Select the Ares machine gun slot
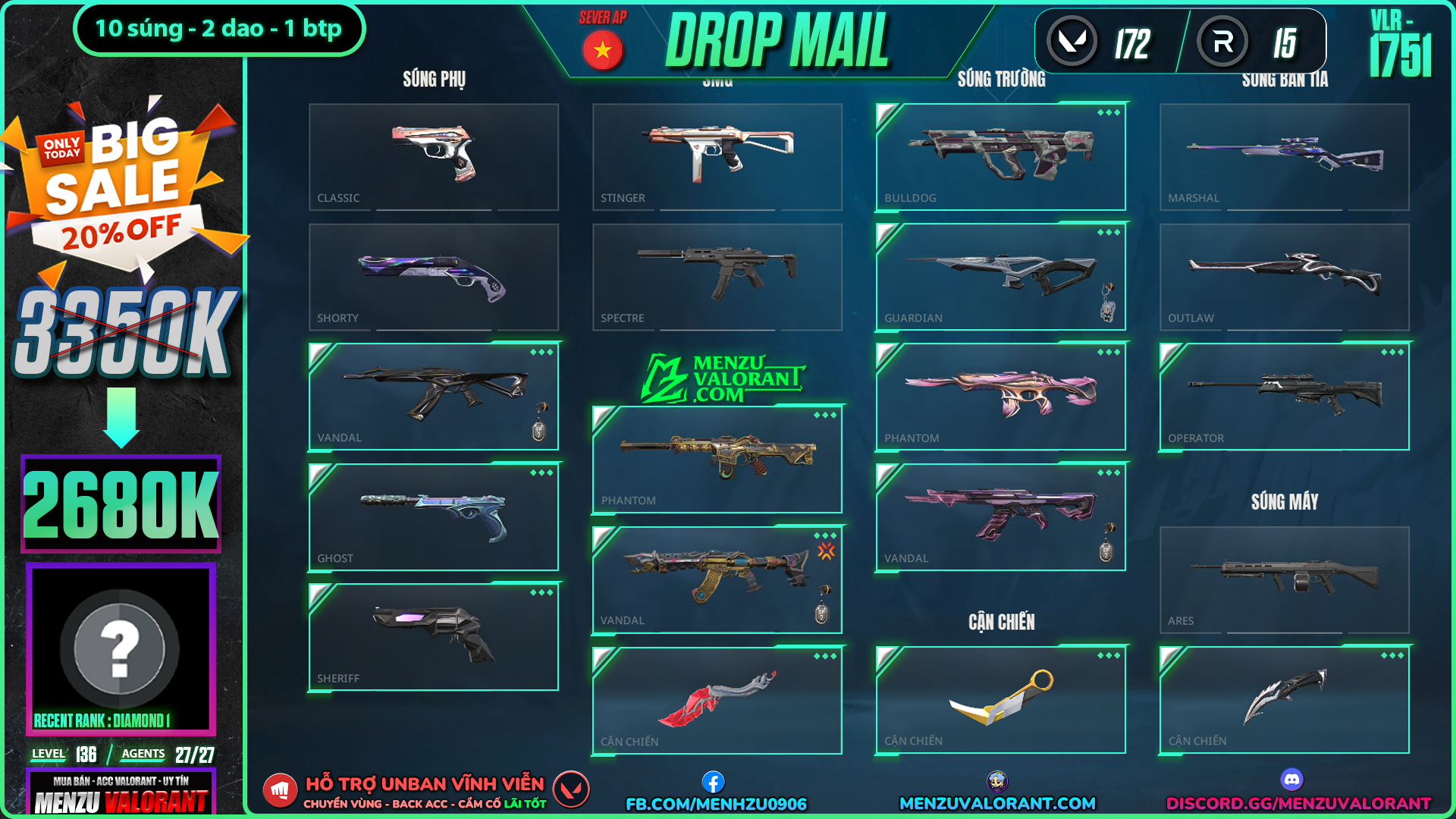 1284,580
